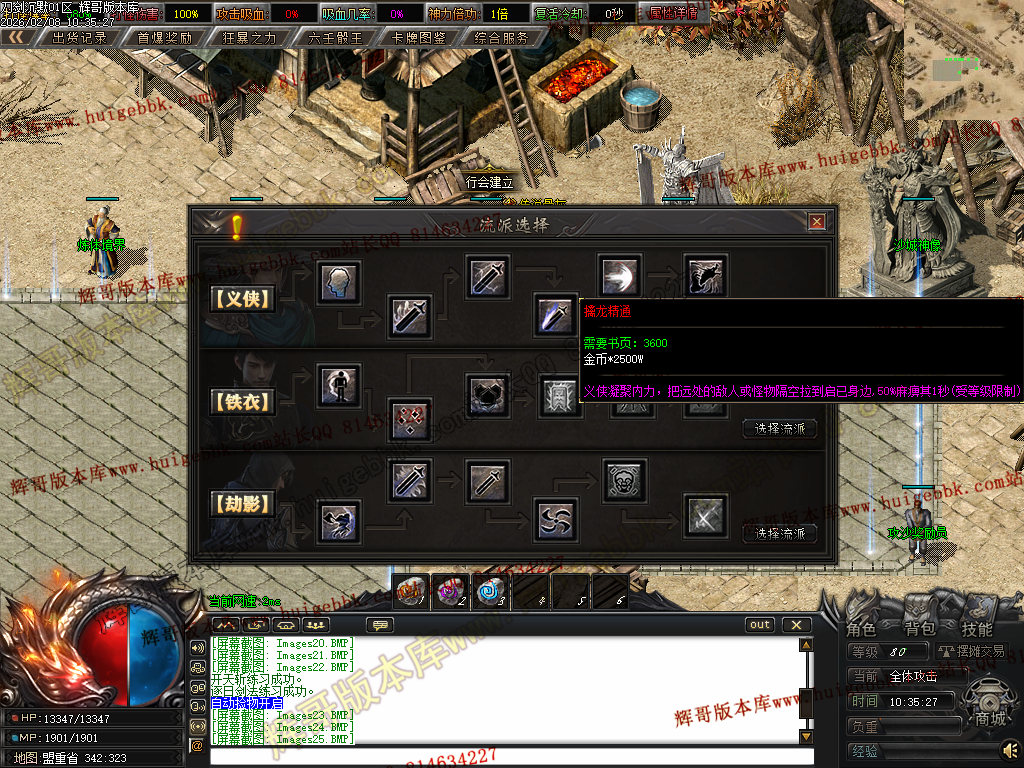Select the 【铁衣】 school label

(242, 402)
